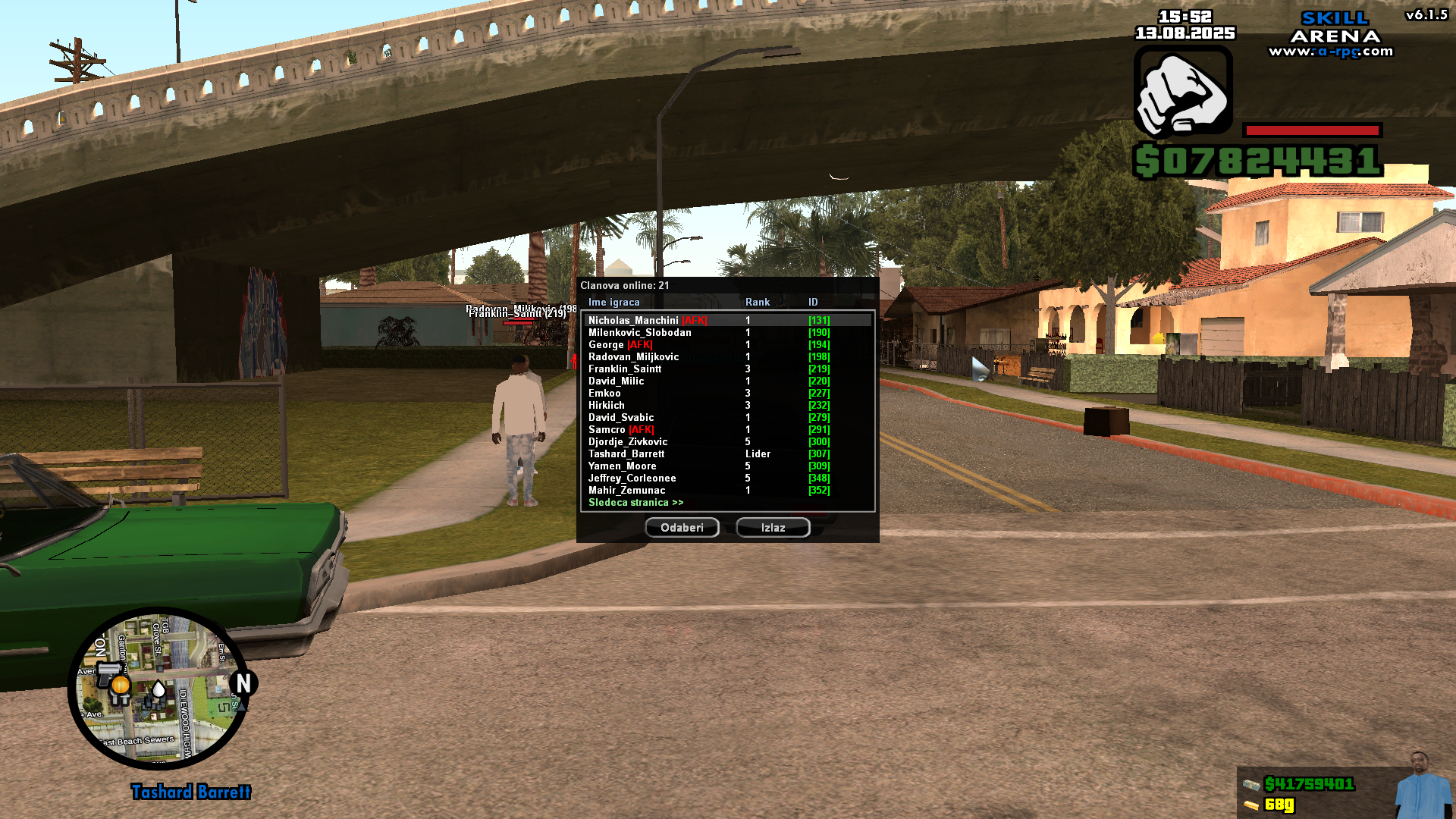Click the white droplet blip on the minimap
This screenshot has width=1456, height=819.
tap(158, 690)
